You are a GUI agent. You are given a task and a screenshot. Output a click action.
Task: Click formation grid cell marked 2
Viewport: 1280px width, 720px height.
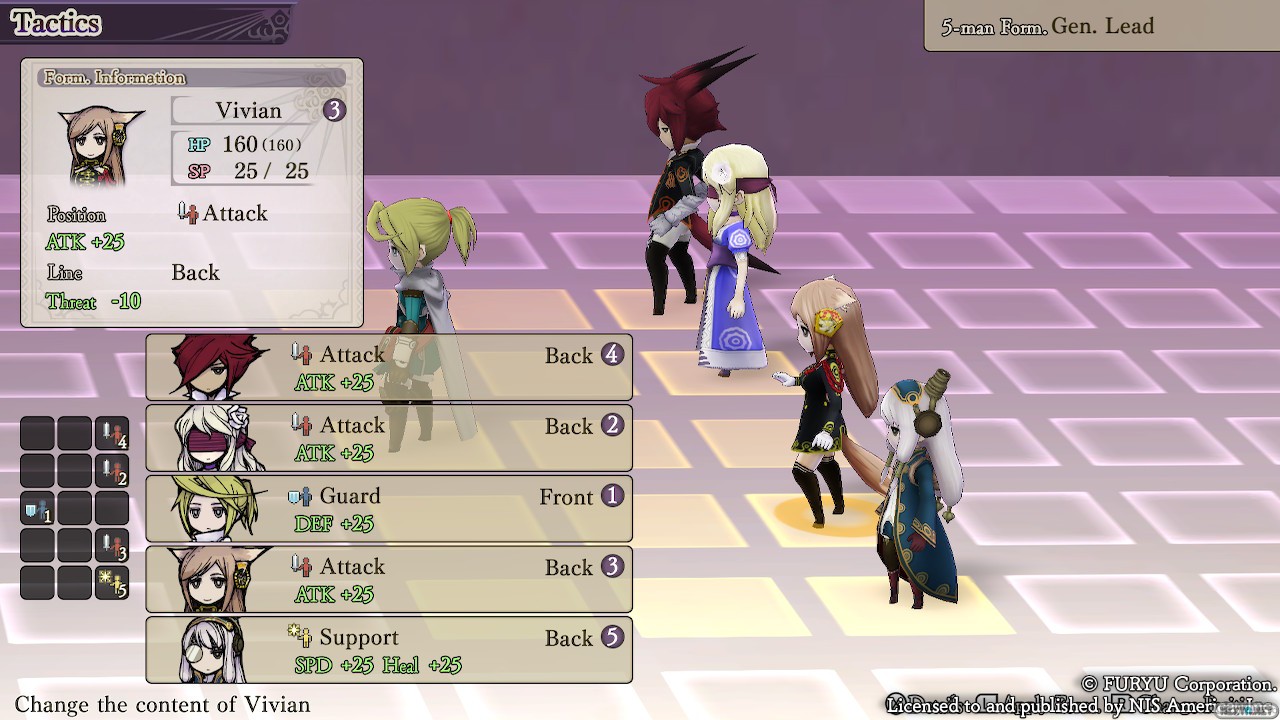point(112,471)
